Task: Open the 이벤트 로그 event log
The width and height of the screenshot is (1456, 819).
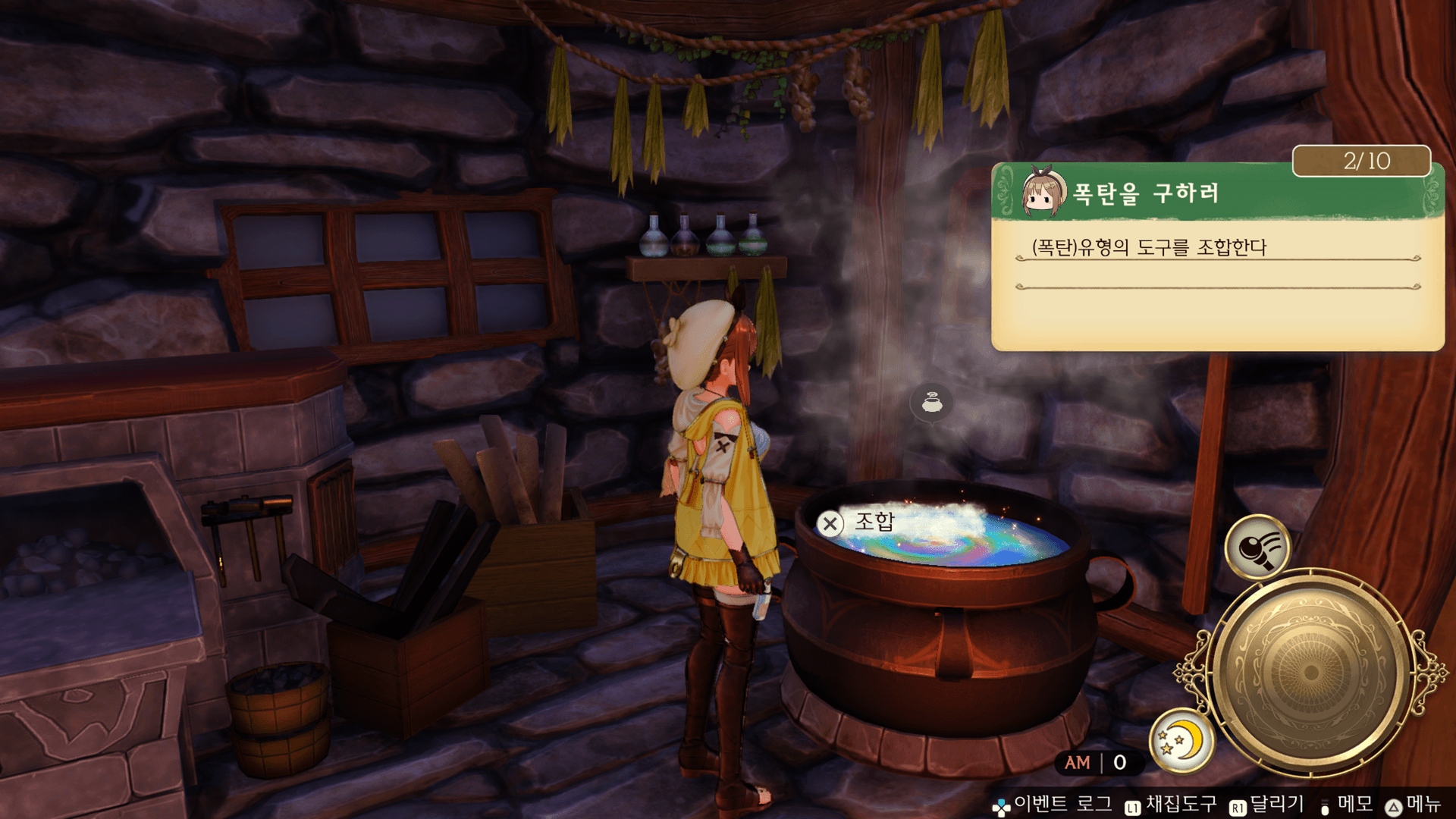Action: (1053, 804)
